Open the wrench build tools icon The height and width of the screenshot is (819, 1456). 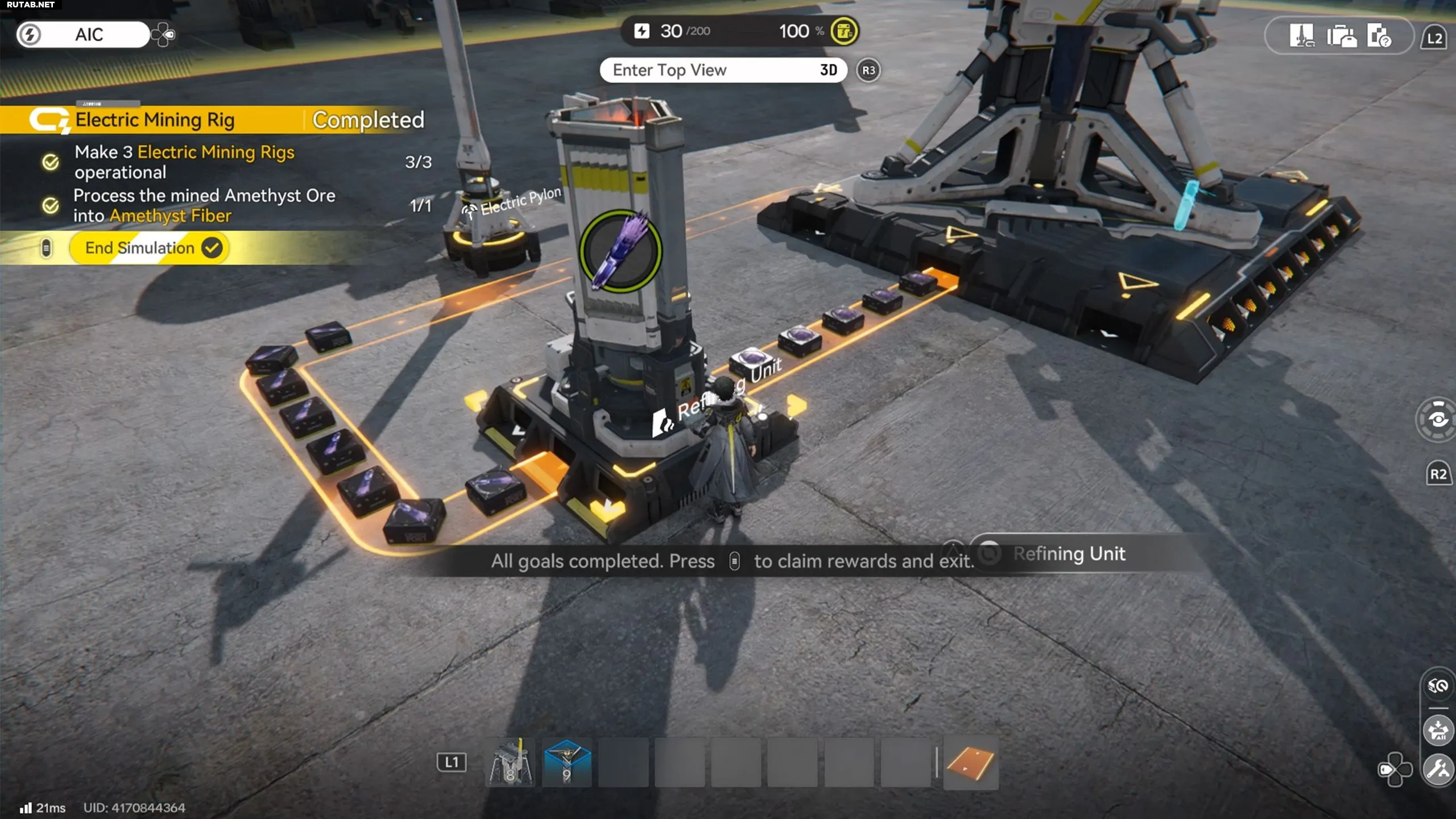[1438, 770]
